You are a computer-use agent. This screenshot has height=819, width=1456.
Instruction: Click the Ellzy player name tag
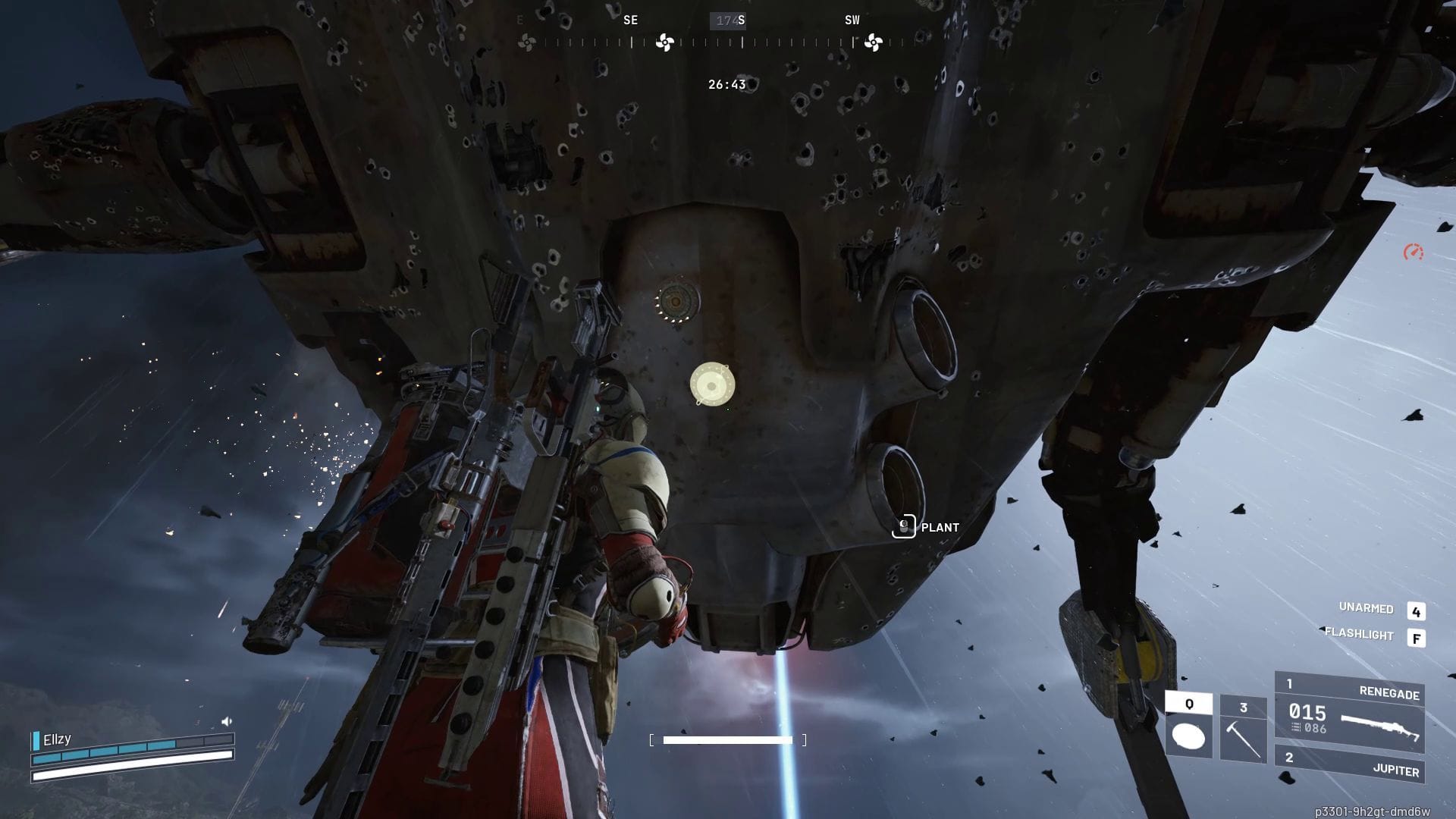coord(57,739)
